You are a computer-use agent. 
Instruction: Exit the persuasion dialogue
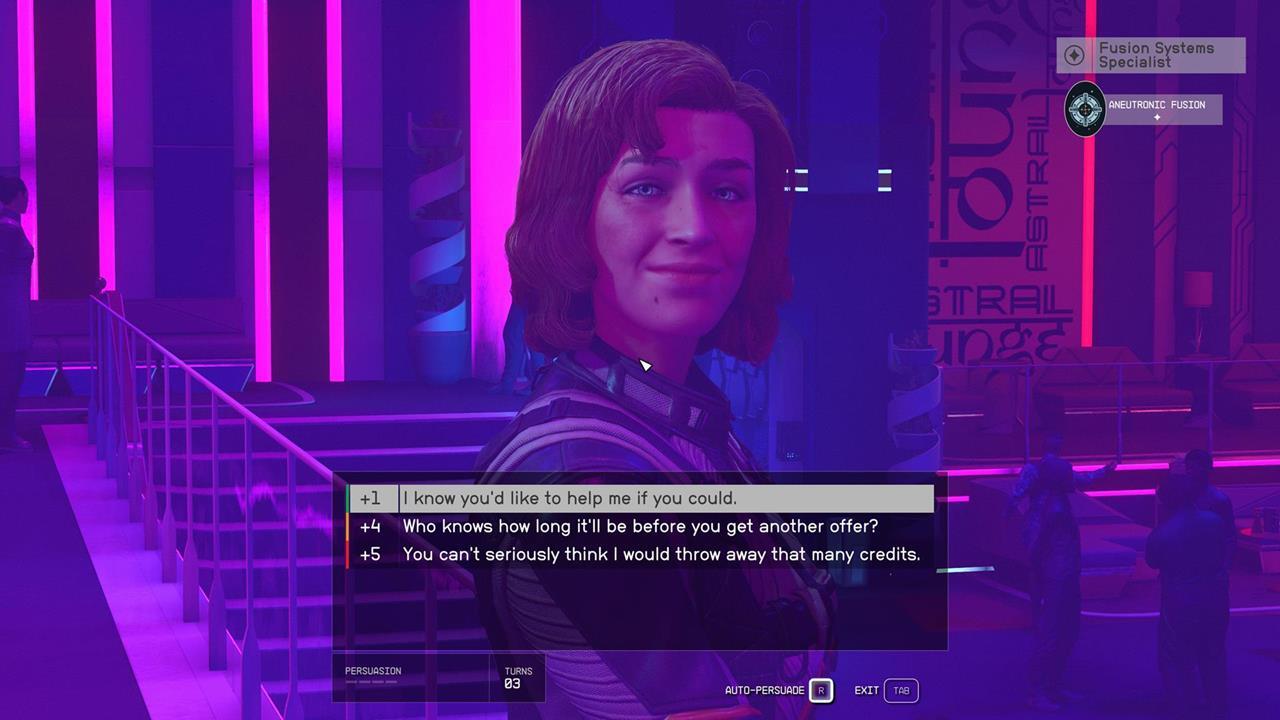pyautogui.click(x=886, y=691)
